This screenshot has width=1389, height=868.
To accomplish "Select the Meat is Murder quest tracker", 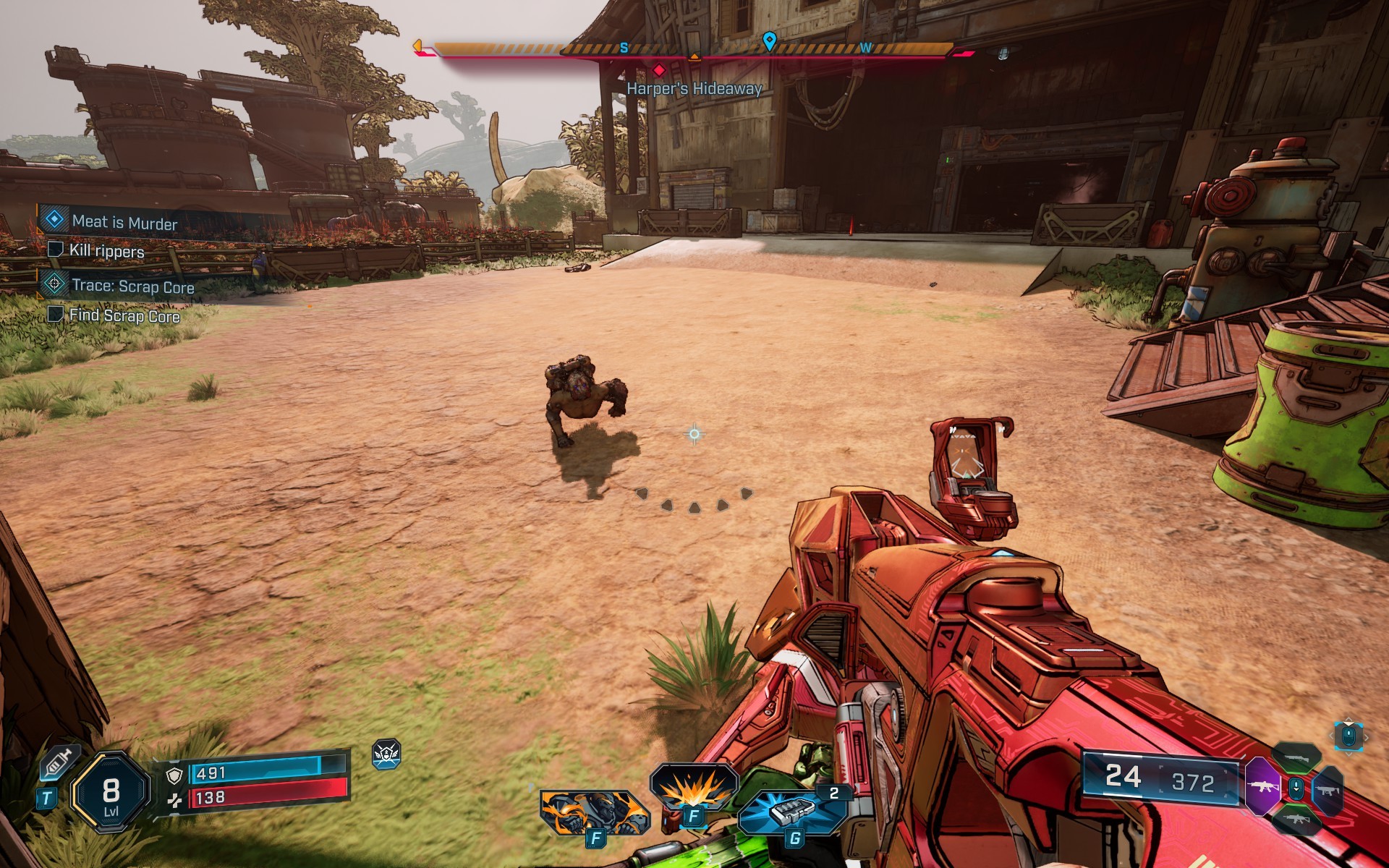I will 124,221.
